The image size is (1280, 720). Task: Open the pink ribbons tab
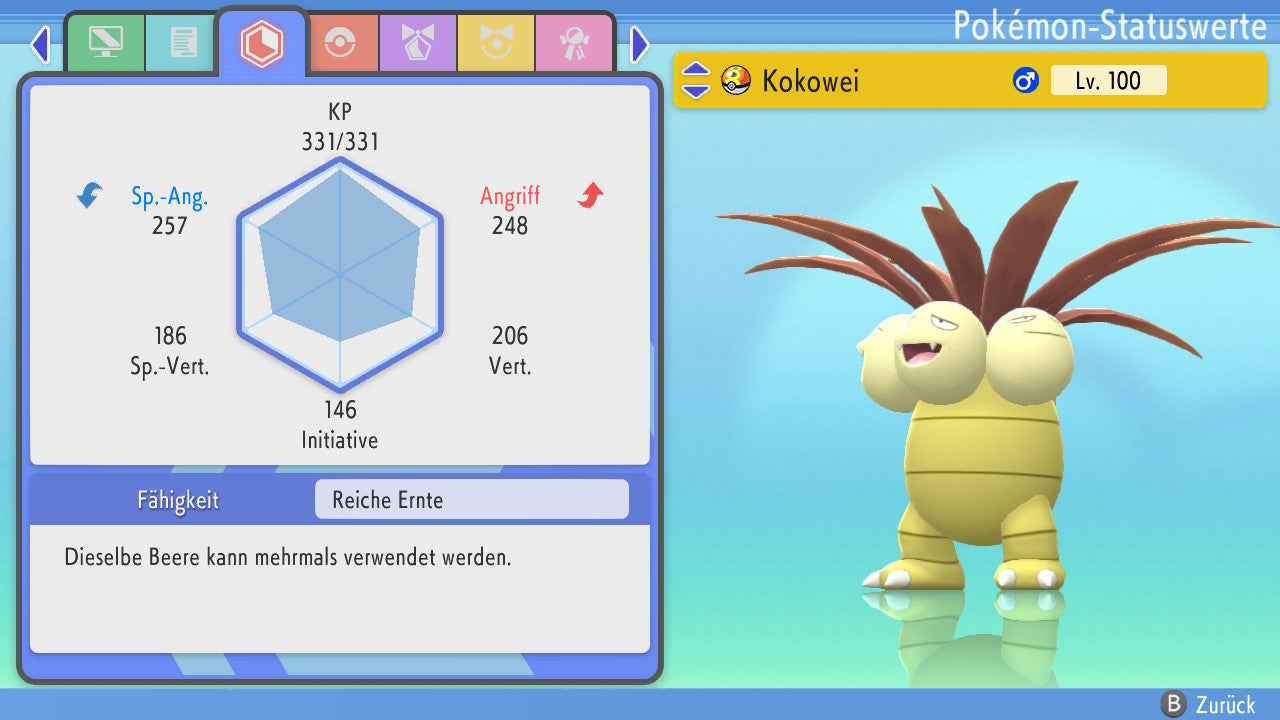(574, 43)
